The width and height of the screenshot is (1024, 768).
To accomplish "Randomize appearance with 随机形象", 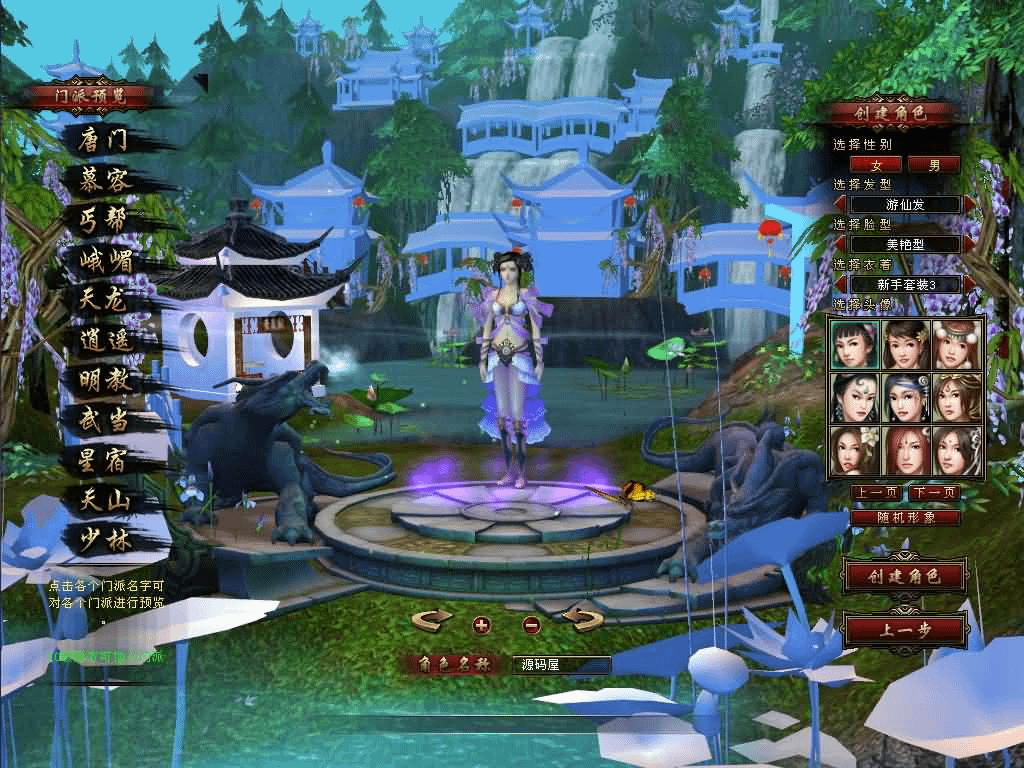I will pos(905,518).
